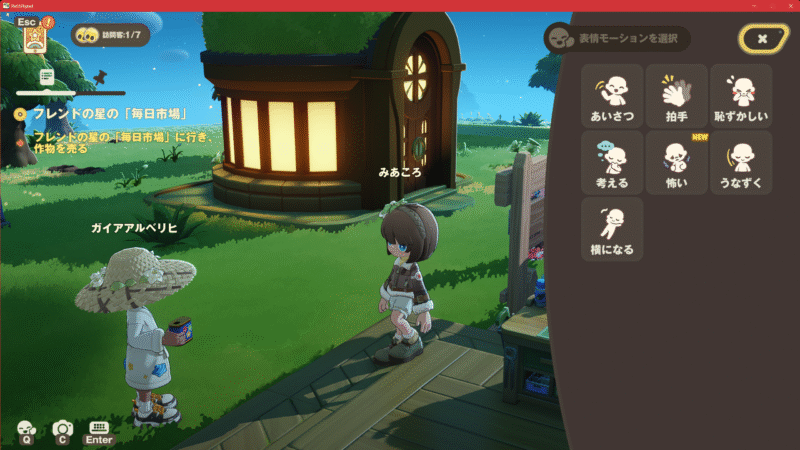Open the chat keyboard icon

(x=99, y=430)
